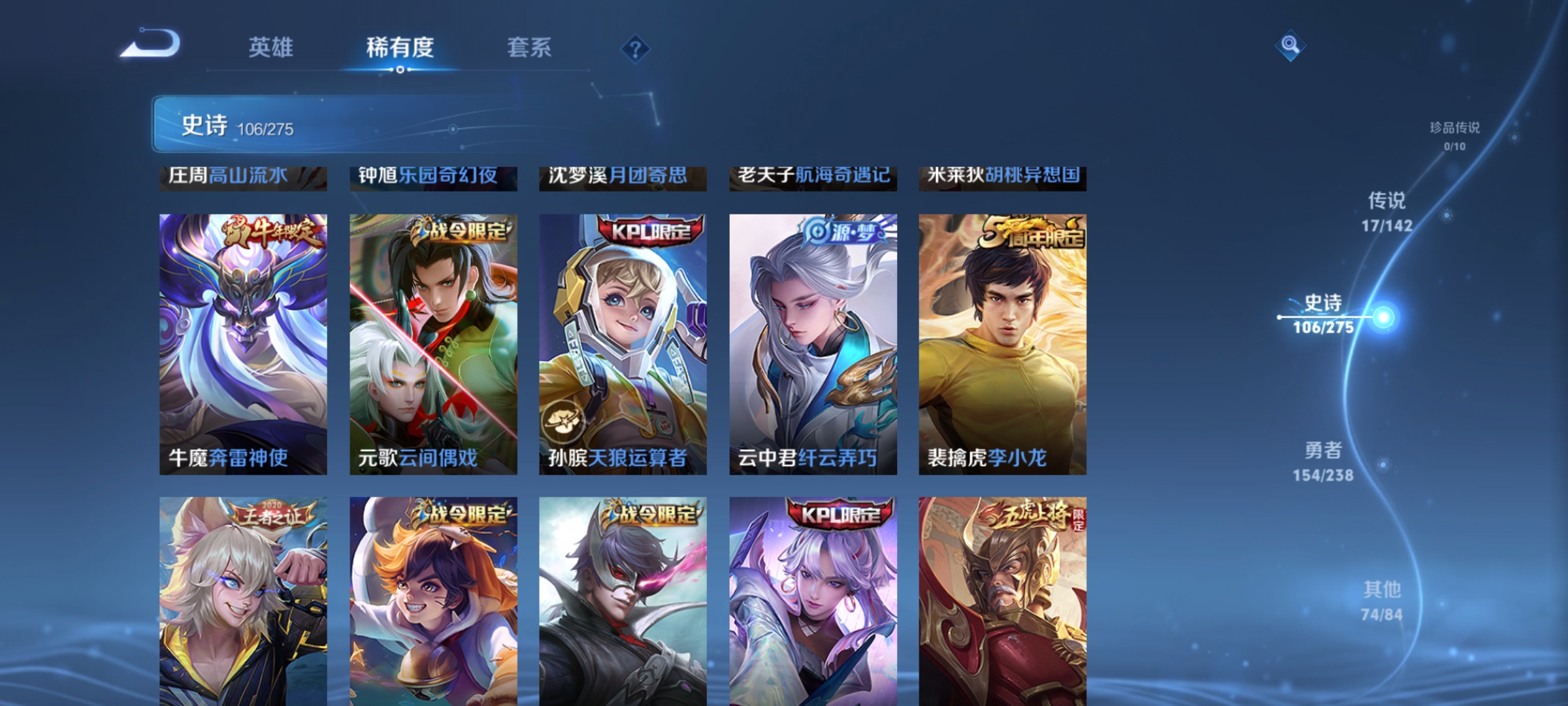Screen dimensions: 1568x706
Task: Open the question mark help icon
Action: coord(635,49)
